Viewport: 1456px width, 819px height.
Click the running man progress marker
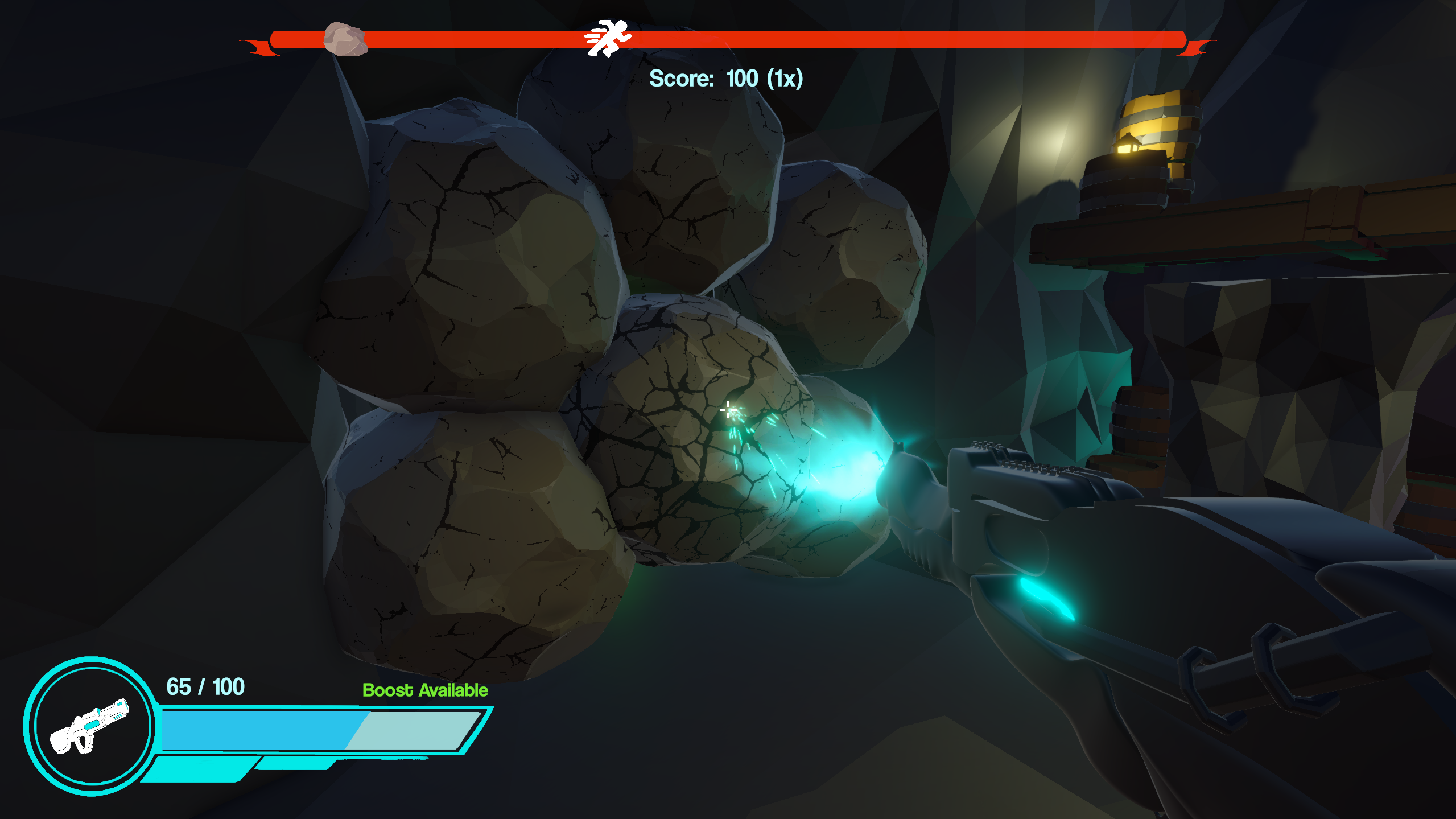tap(608, 38)
